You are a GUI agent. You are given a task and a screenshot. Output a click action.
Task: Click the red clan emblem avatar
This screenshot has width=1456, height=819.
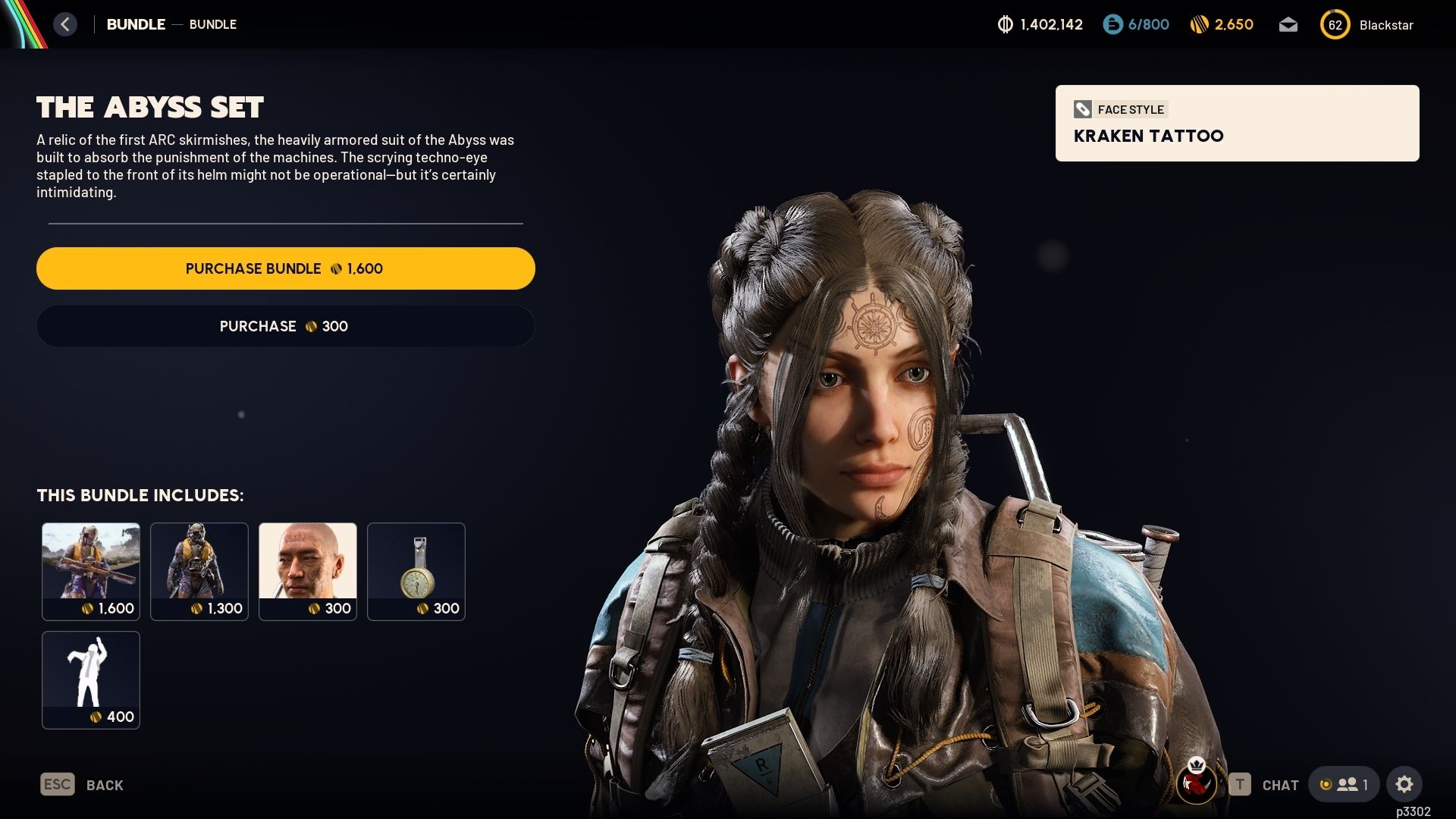(x=1196, y=786)
